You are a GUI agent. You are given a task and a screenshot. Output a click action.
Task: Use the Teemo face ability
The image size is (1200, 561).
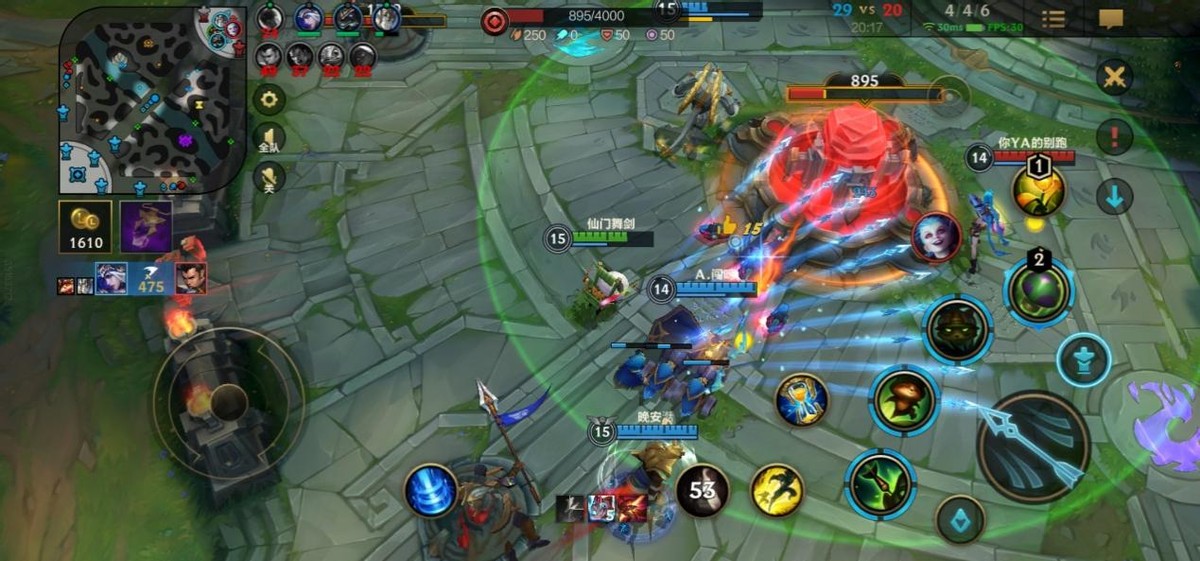point(957,329)
